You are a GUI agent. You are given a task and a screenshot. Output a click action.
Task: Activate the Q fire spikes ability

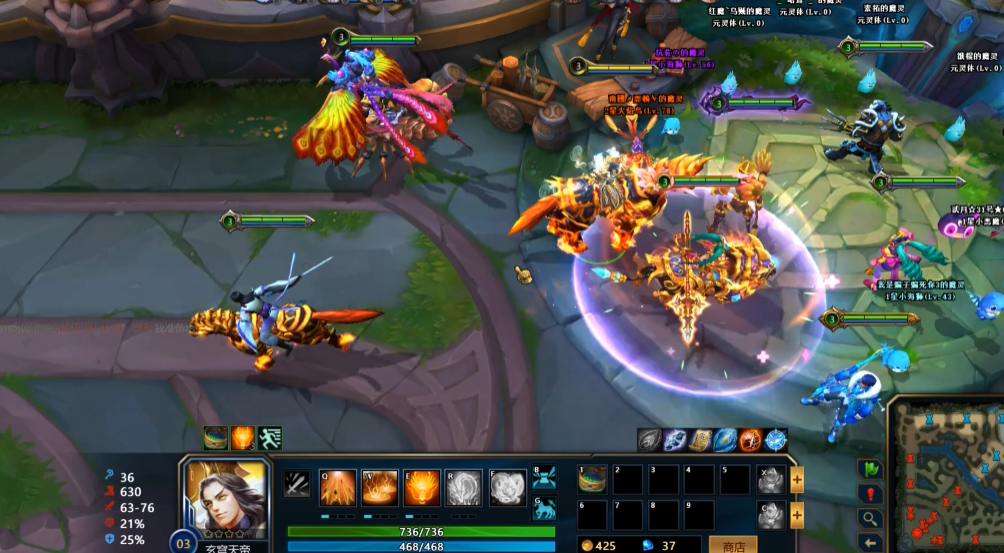pyautogui.click(x=337, y=488)
